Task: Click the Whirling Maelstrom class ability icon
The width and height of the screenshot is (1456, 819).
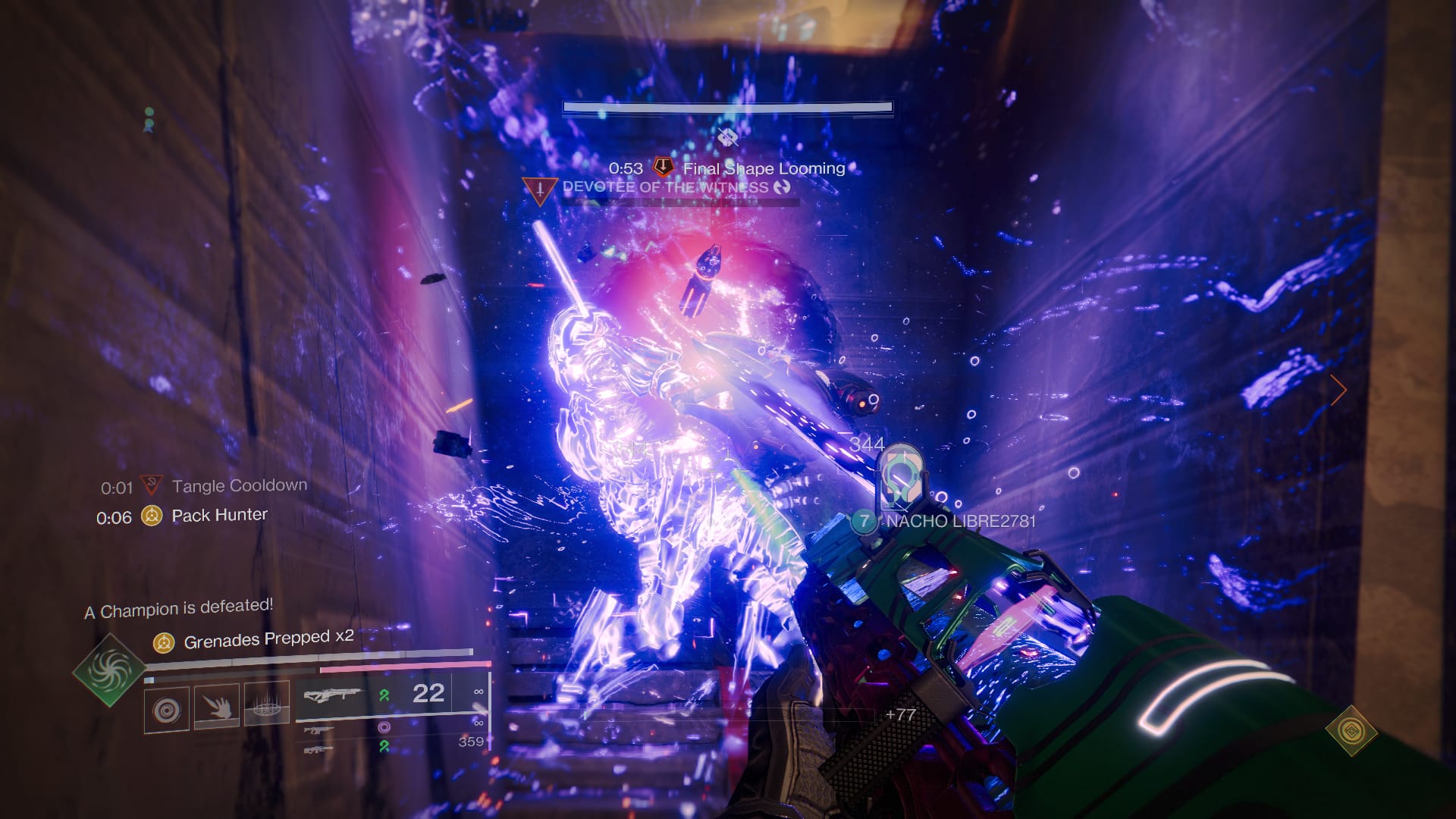Action: 268,708
